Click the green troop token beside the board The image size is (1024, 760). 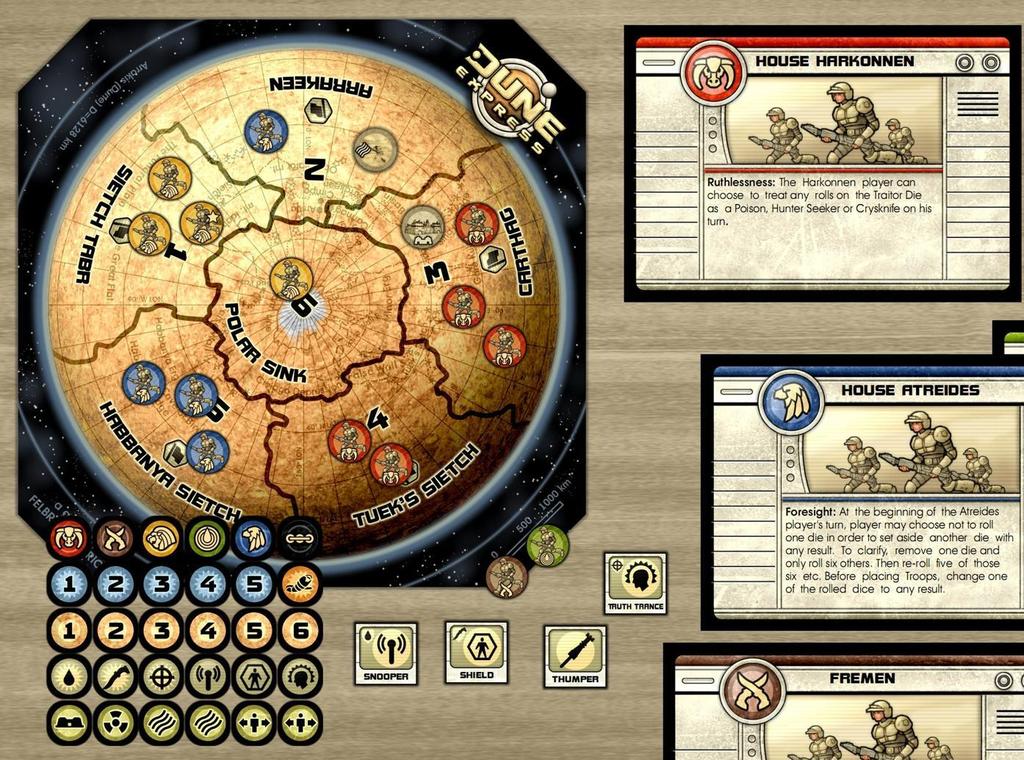[x=547, y=546]
